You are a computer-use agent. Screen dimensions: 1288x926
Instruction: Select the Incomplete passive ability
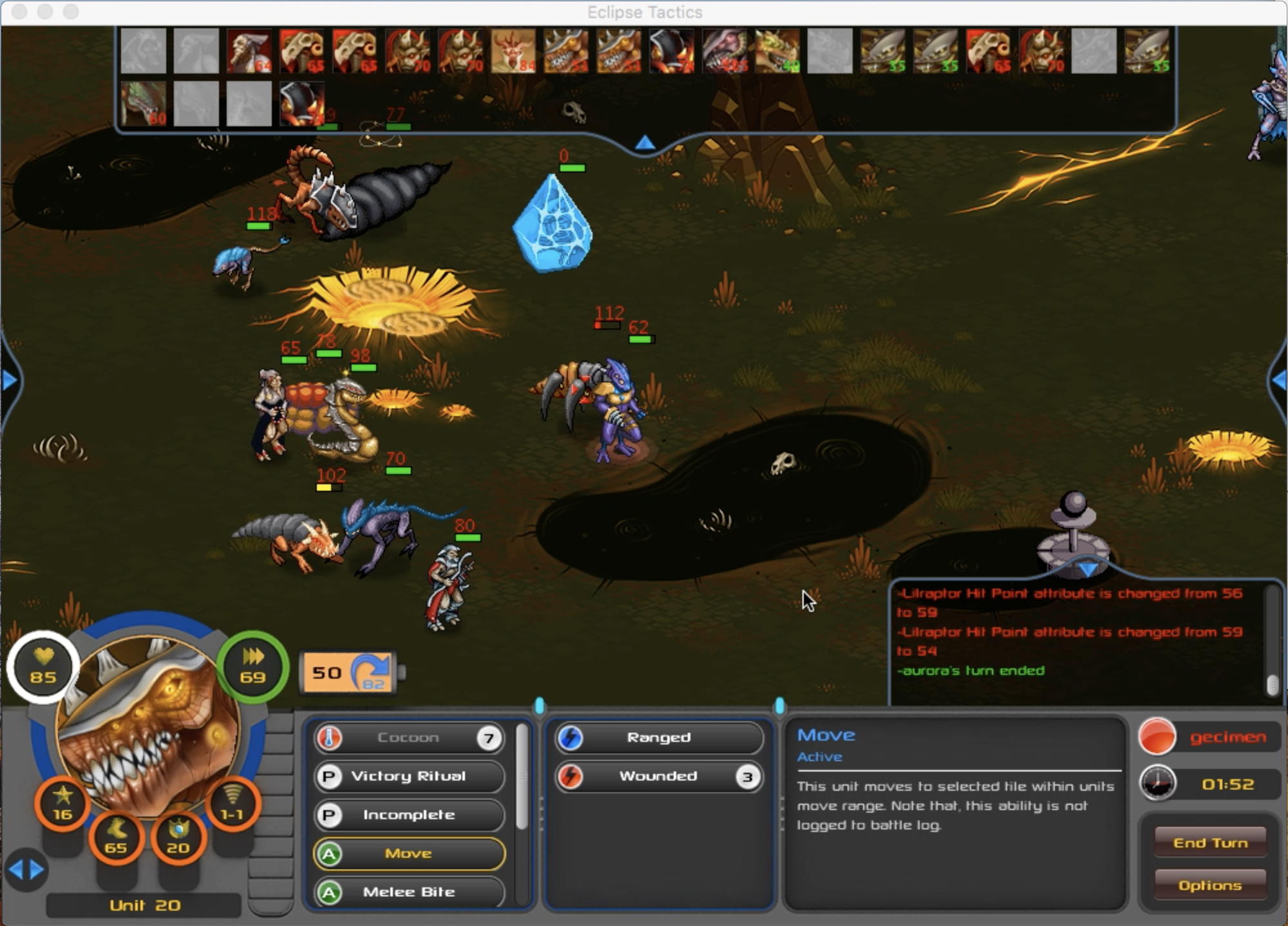pos(409,815)
